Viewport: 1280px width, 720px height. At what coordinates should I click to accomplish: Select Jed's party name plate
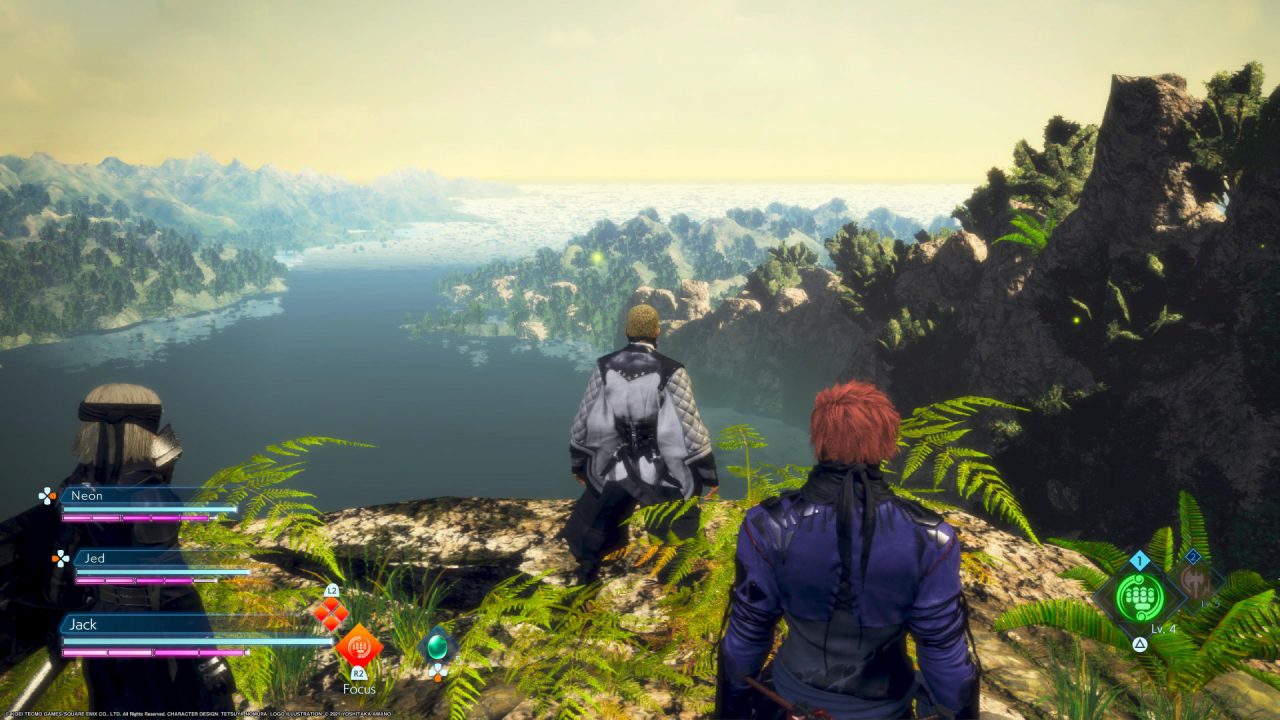tap(140, 558)
